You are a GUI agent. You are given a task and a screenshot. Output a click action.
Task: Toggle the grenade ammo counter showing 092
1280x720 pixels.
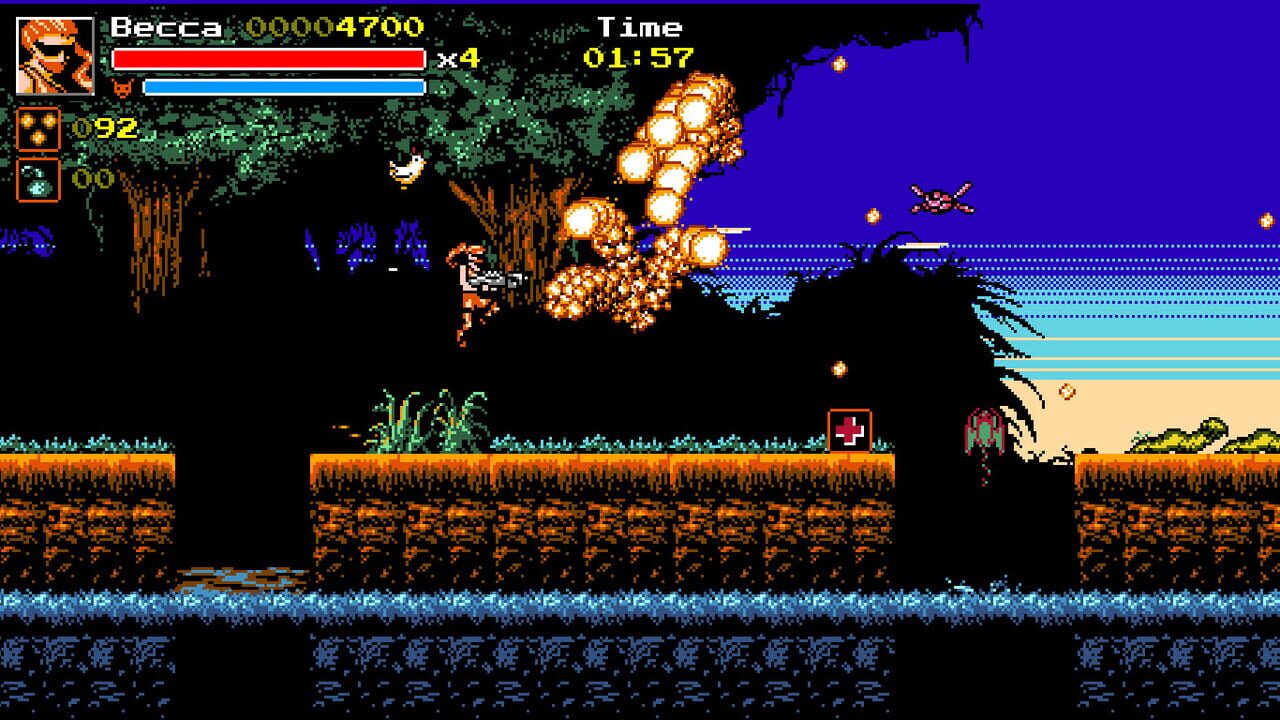105,129
